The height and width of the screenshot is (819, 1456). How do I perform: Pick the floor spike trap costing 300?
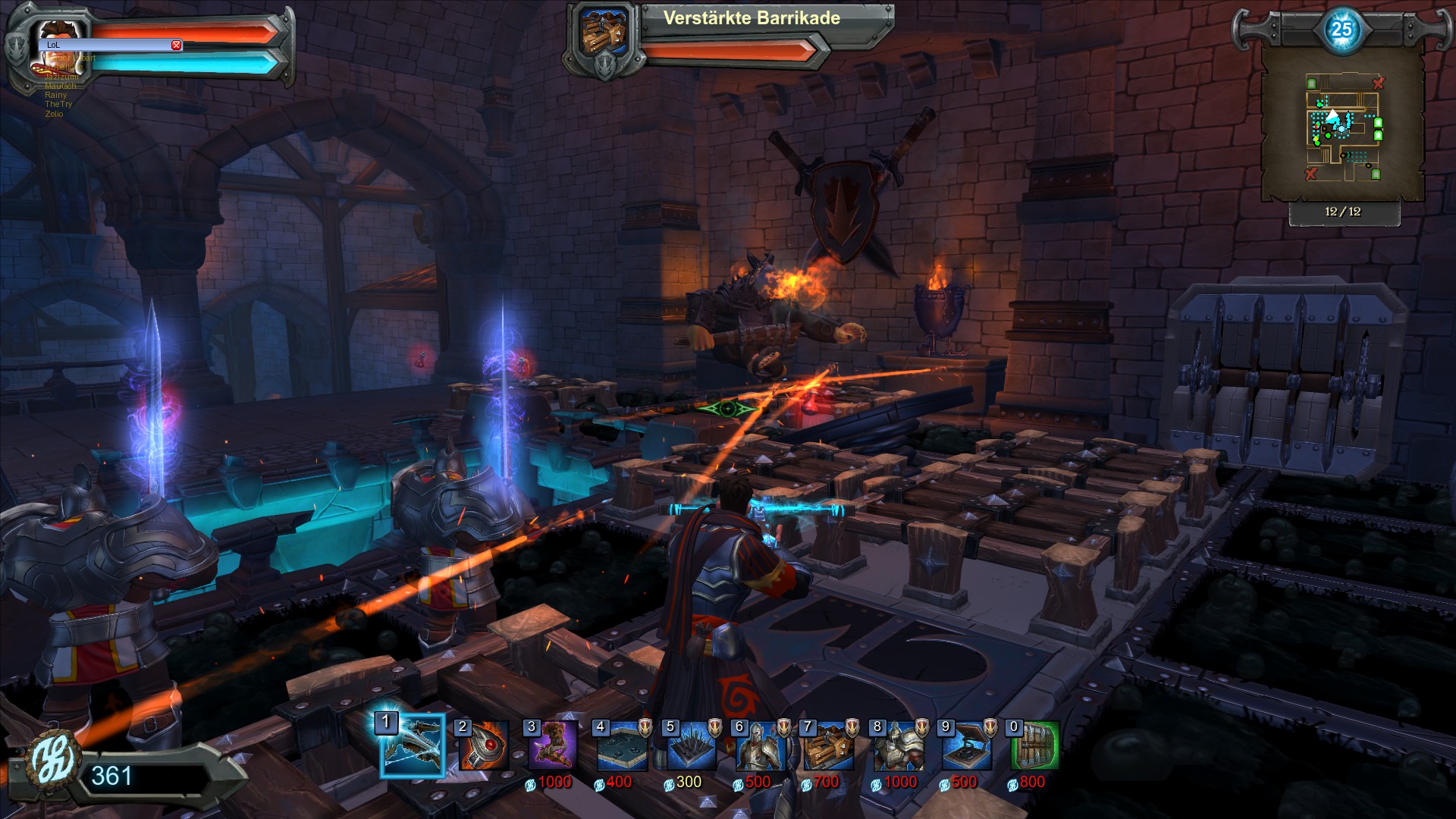point(692,747)
